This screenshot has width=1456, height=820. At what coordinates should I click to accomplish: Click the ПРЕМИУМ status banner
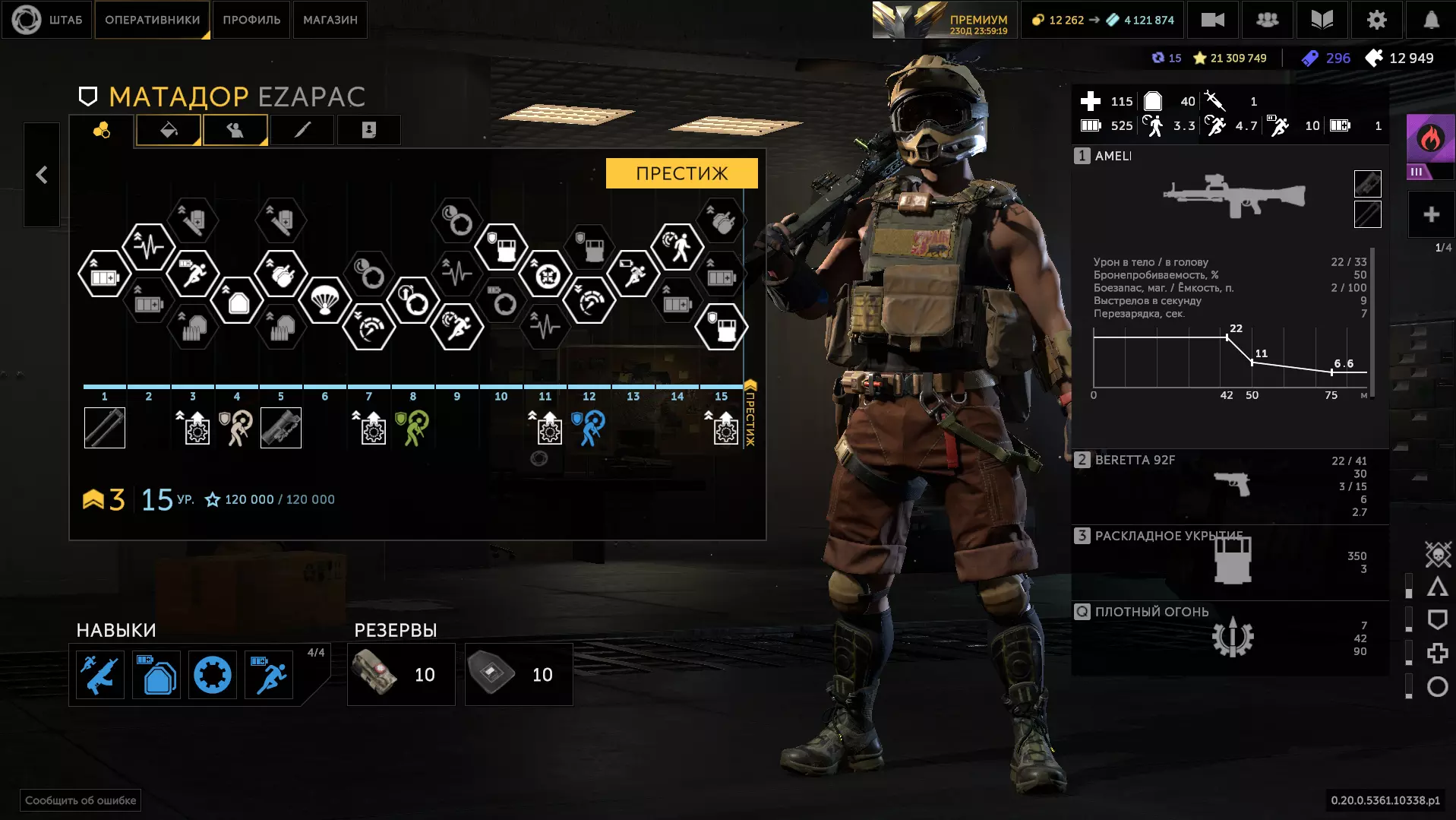point(943,20)
